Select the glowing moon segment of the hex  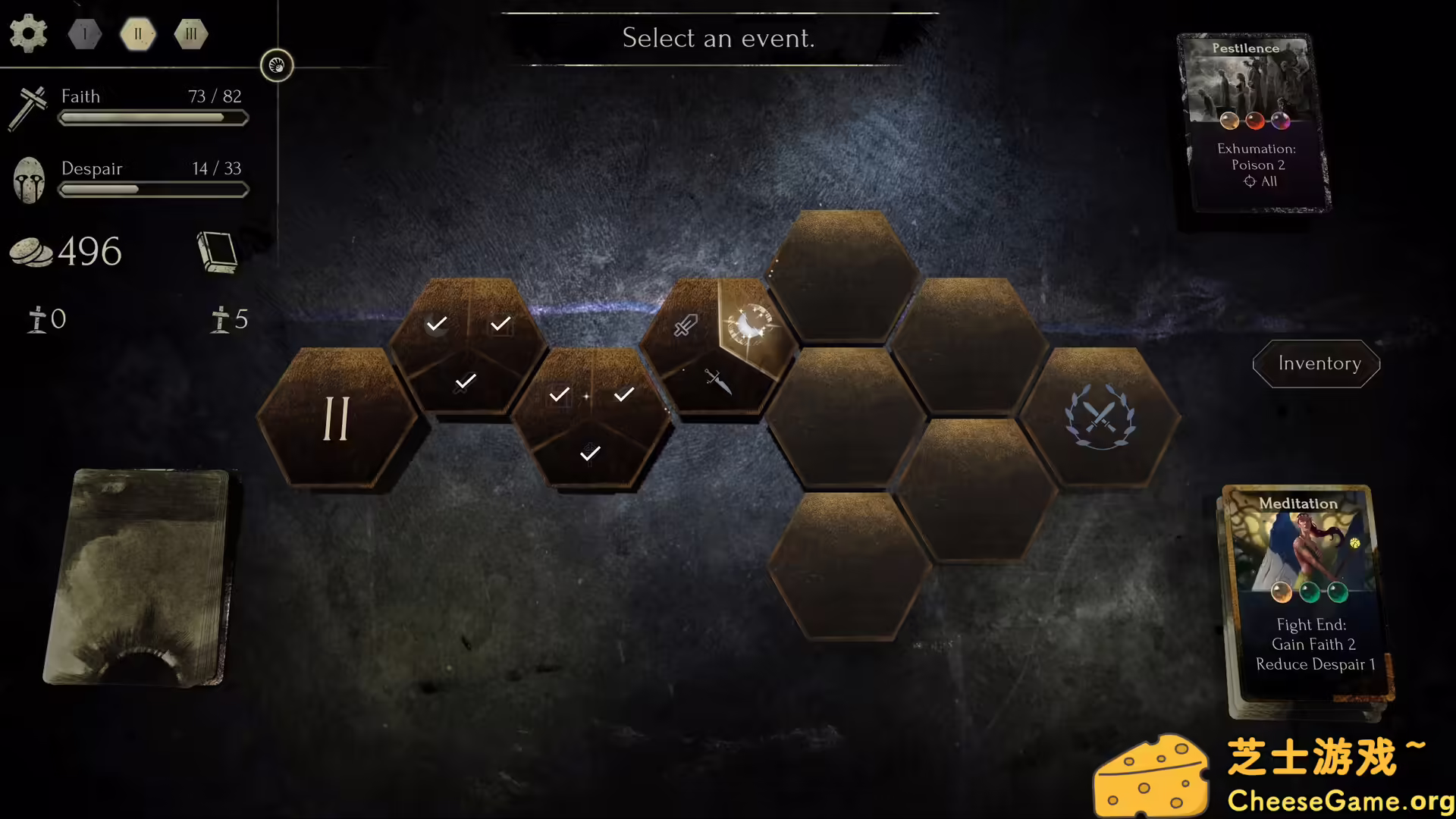751,326
